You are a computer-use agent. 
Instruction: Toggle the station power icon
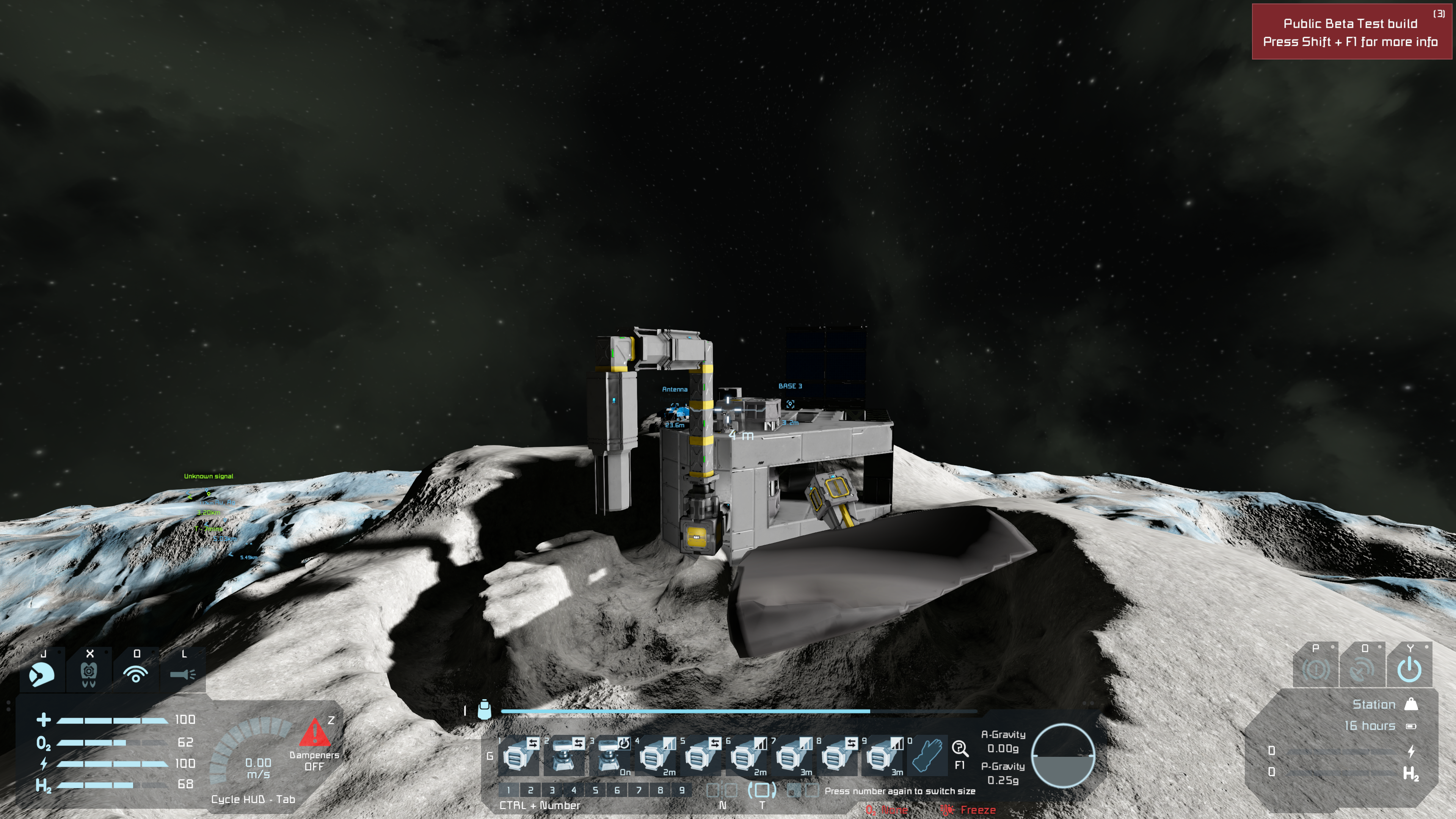(1409, 669)
